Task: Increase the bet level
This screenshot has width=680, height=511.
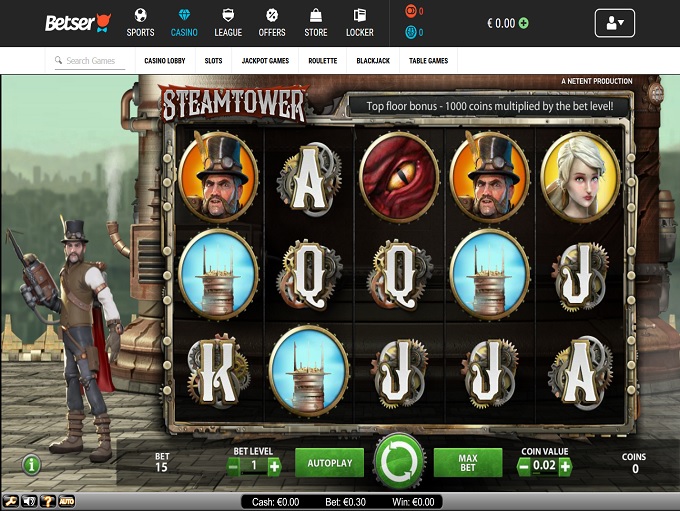Action: 275,466
